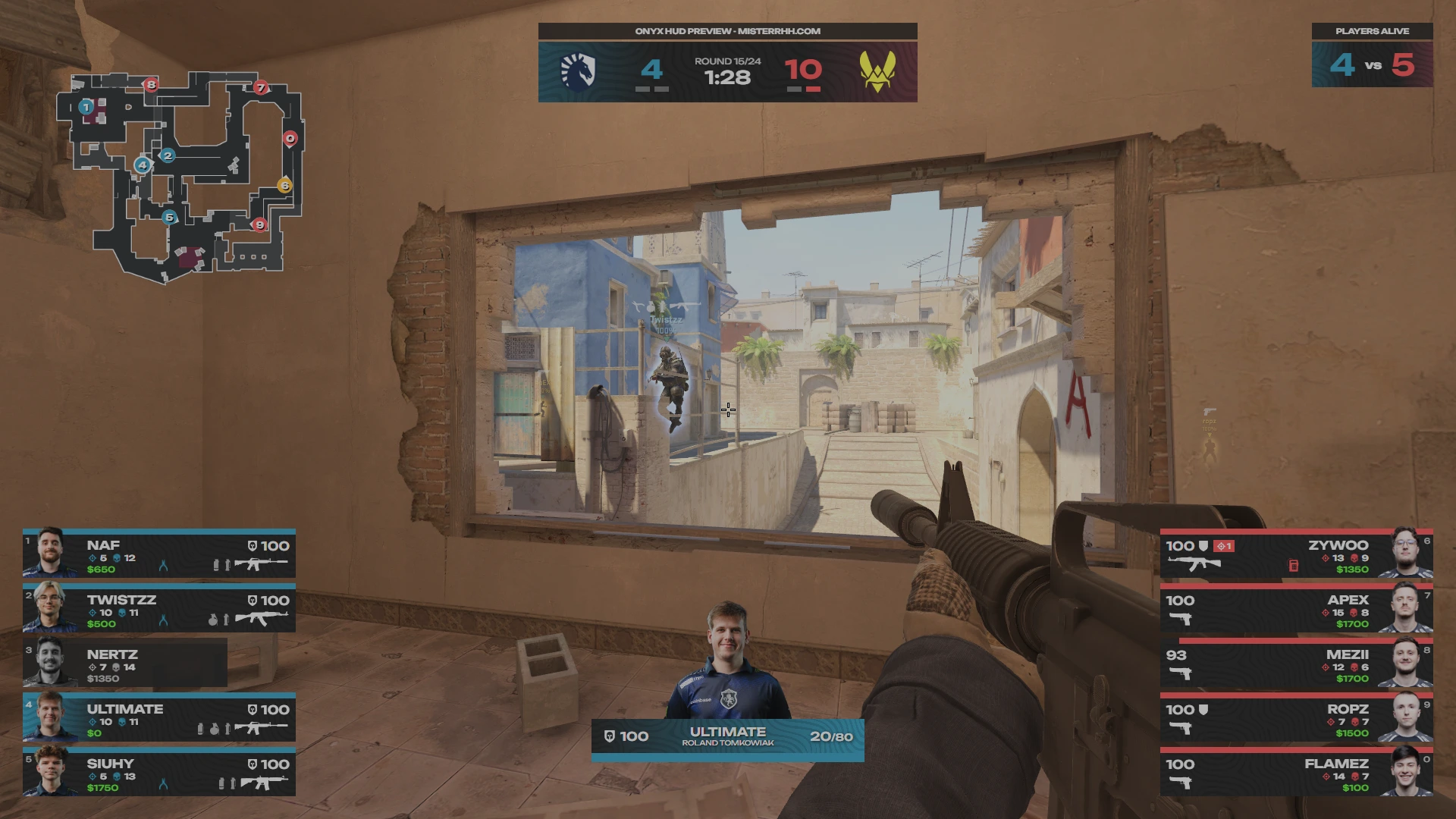Choose NertZ's dead player row
1456x819 pixels.
point(125,664)
